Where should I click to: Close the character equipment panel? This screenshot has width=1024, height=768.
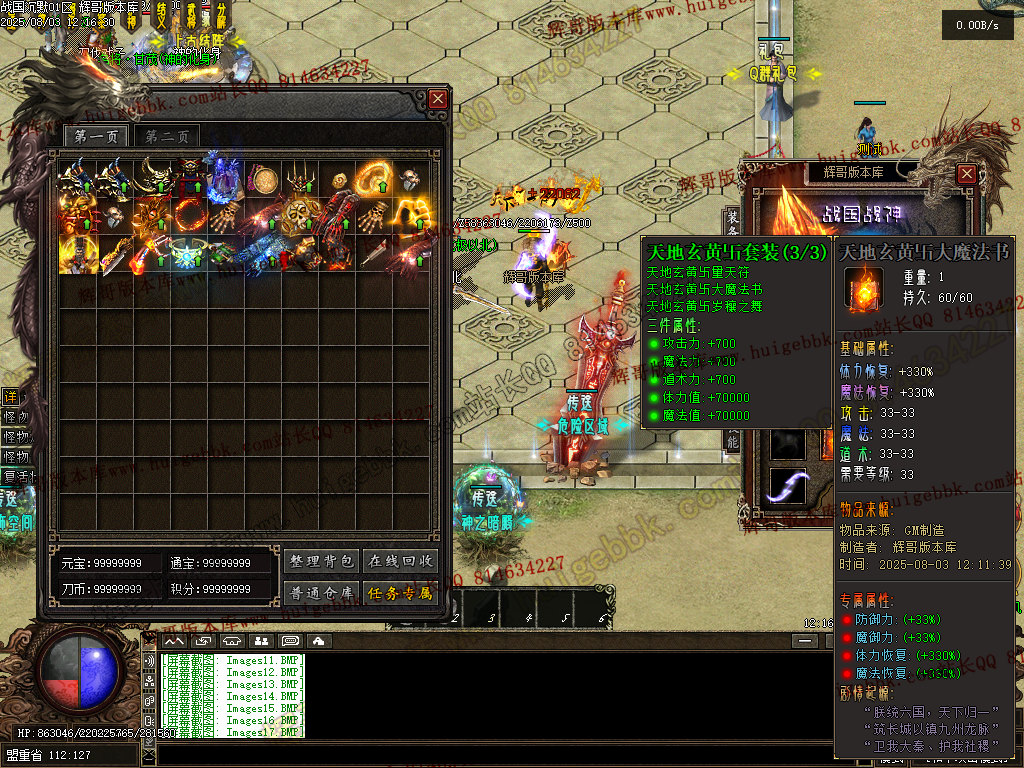966,173
